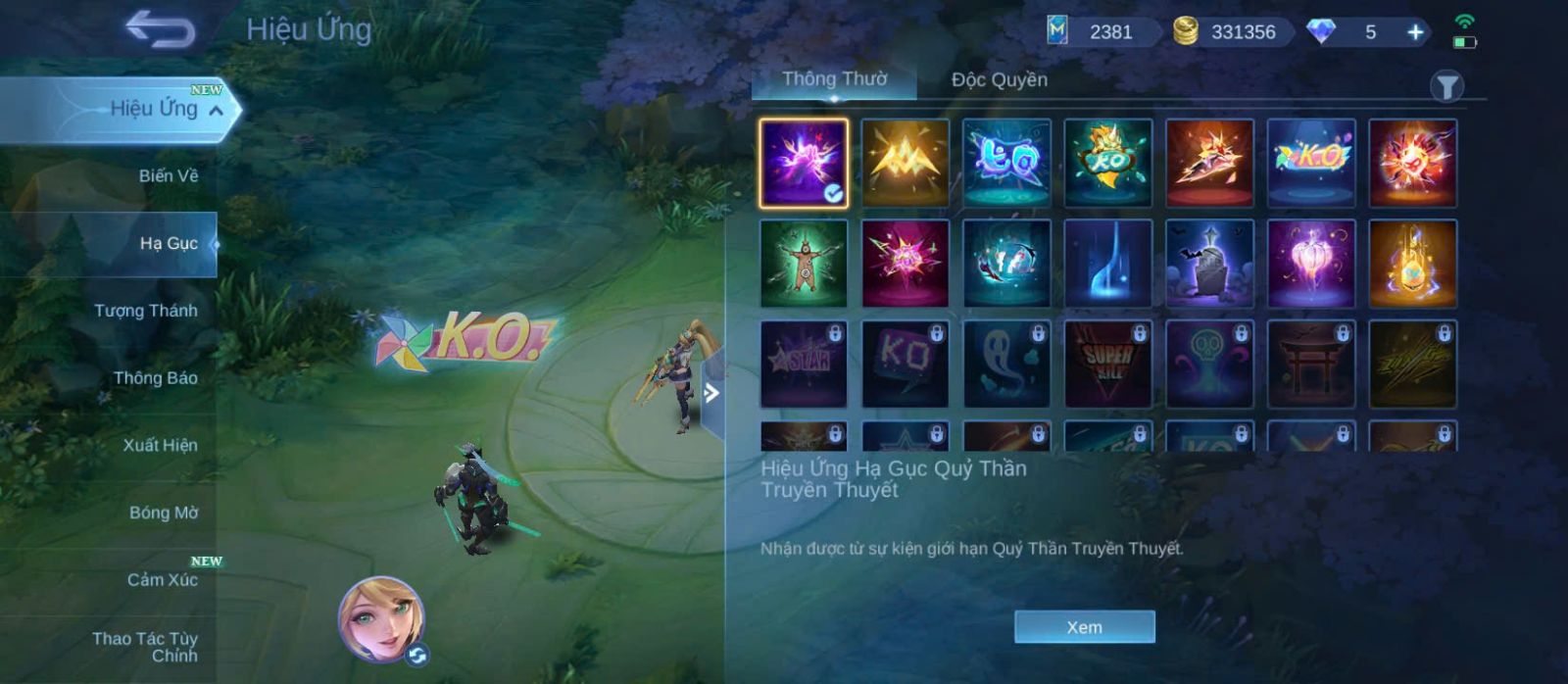This screenshot has width=1568, height=684.
Task: Open the Xuất Hiện category
Action: click(160, 445)
